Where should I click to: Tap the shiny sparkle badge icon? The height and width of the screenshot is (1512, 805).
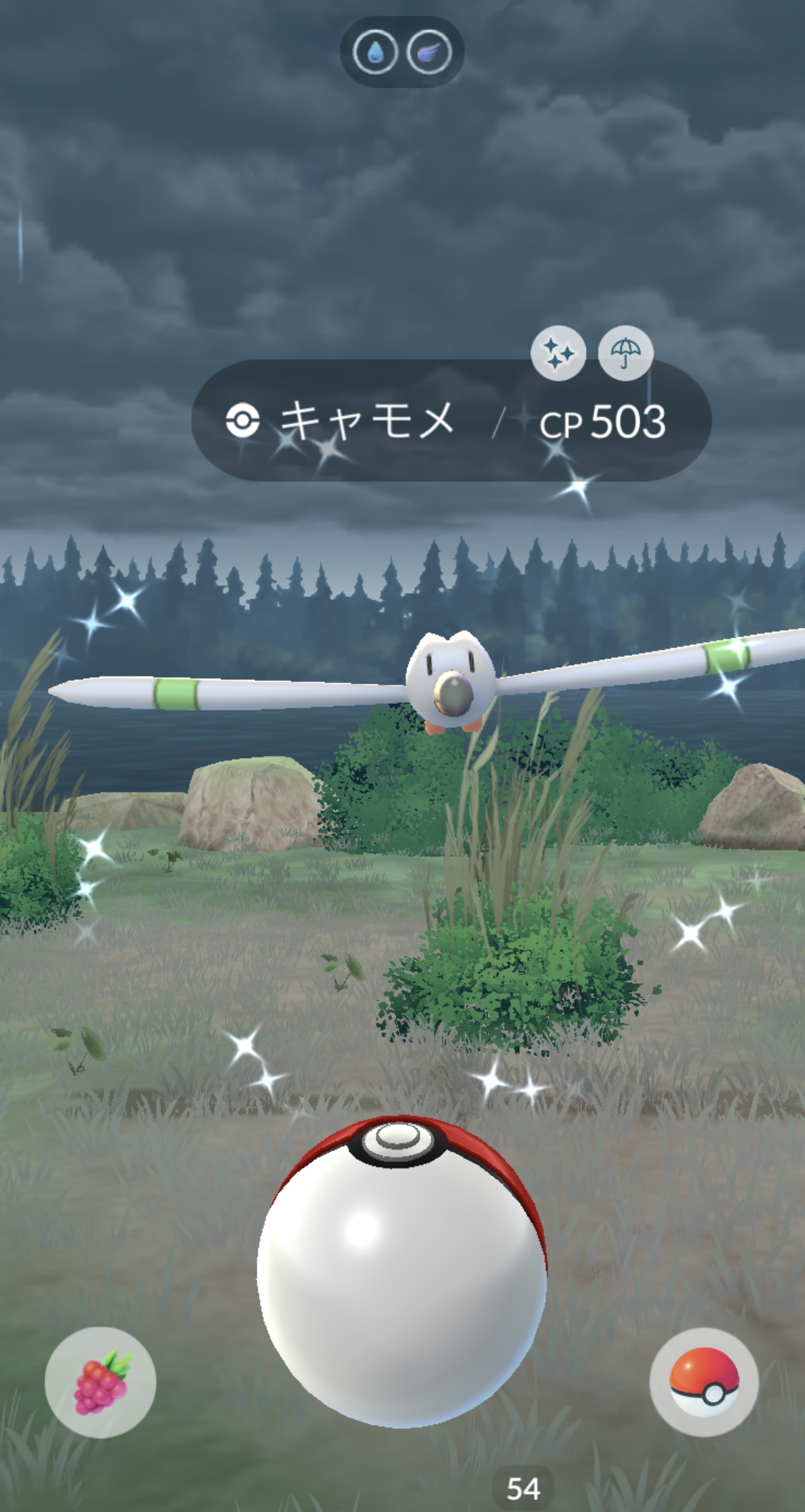coord(558,353)
